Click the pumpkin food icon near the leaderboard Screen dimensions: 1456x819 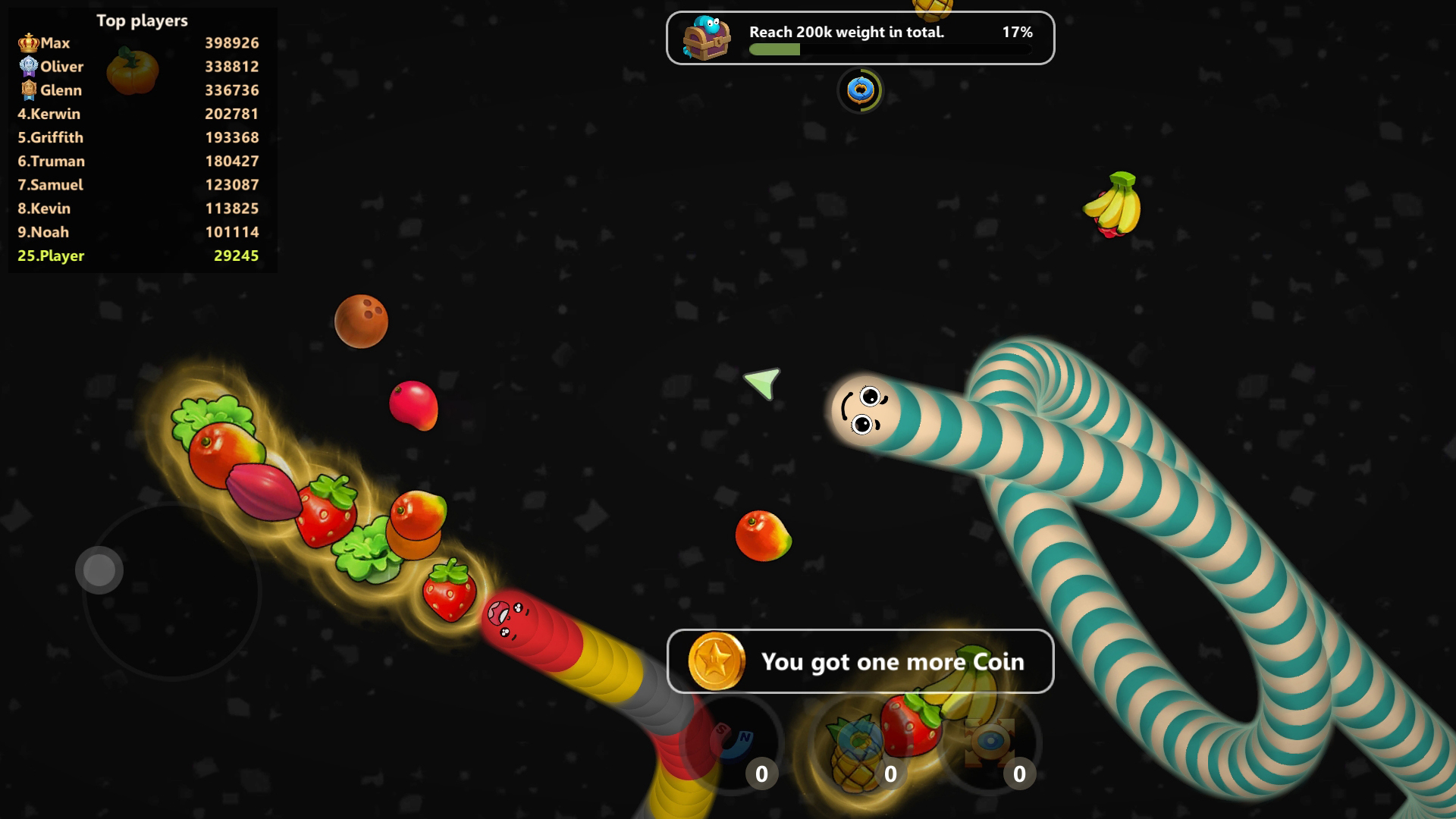click(x=135, y=72)
